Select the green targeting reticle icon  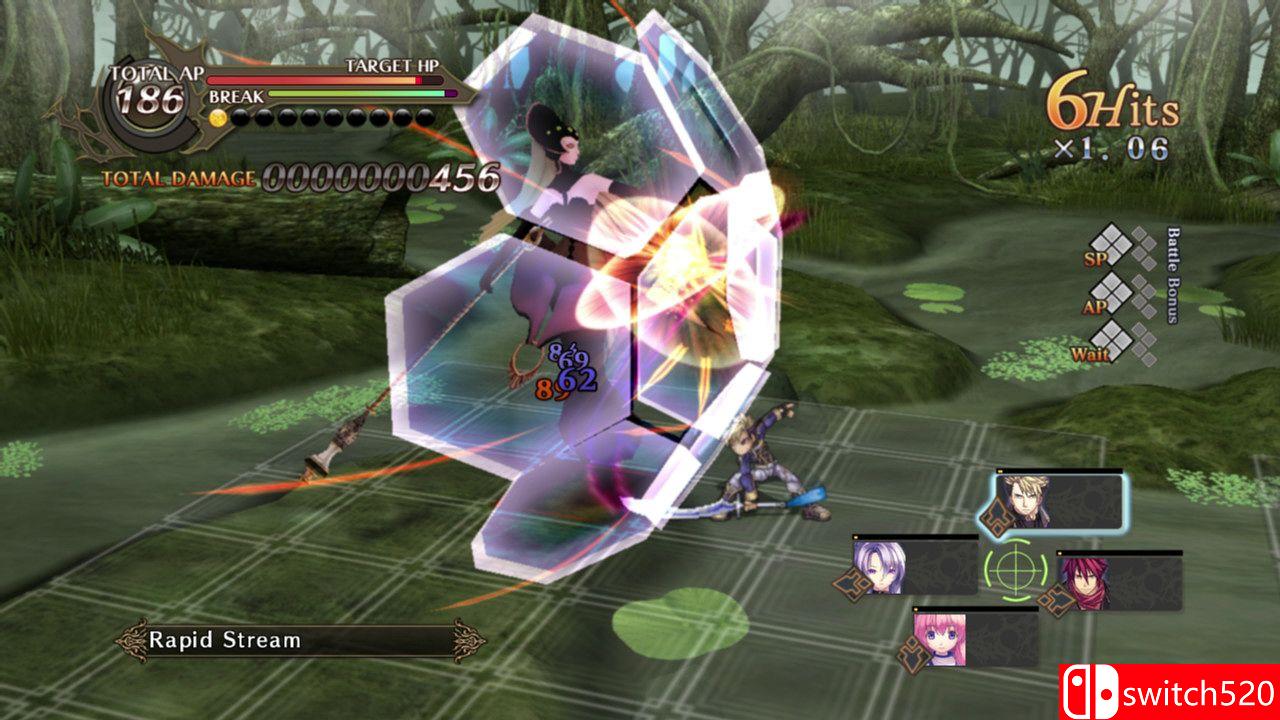click(1015, 571)
